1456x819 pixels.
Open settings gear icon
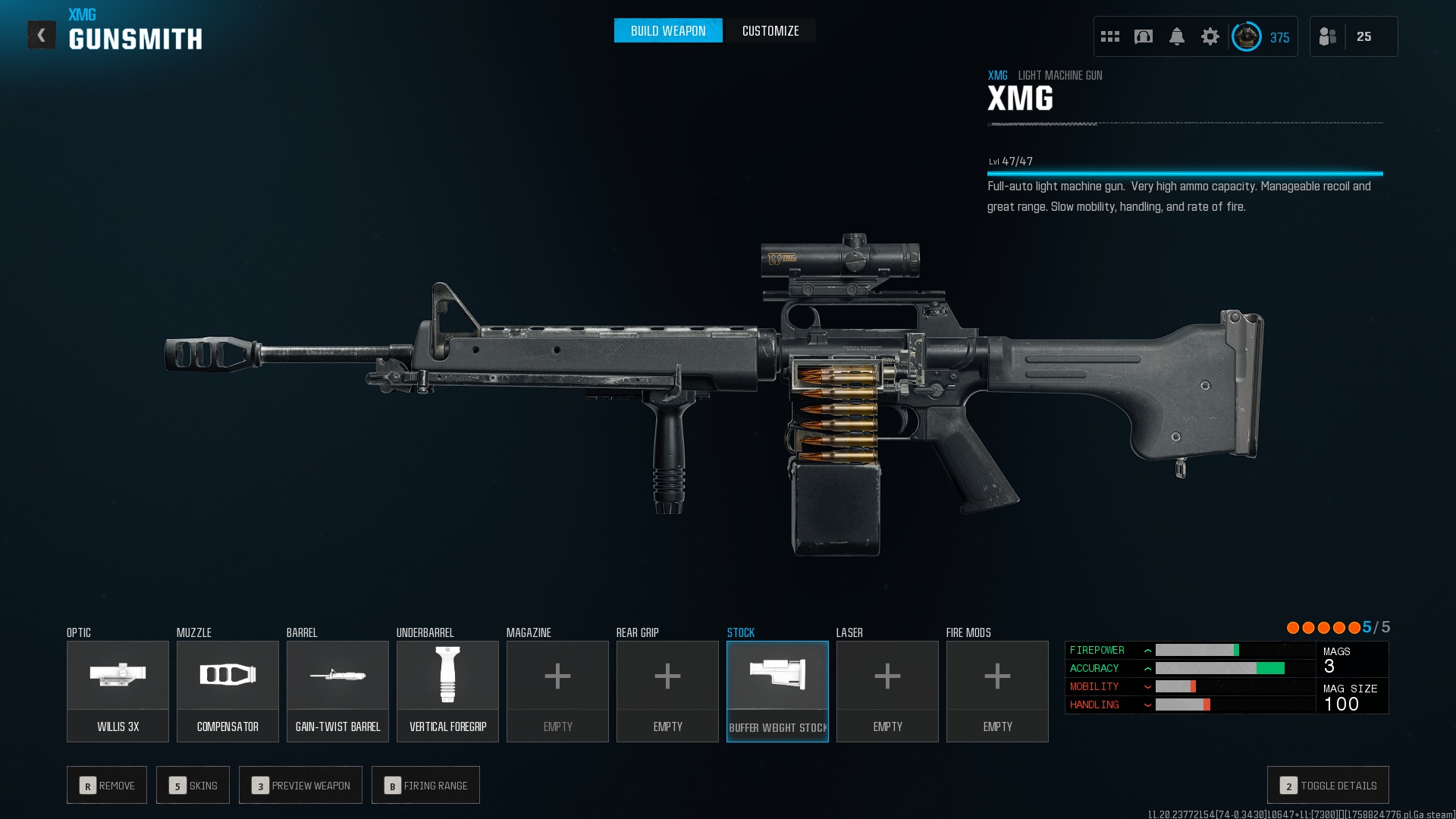[1210, 36]
